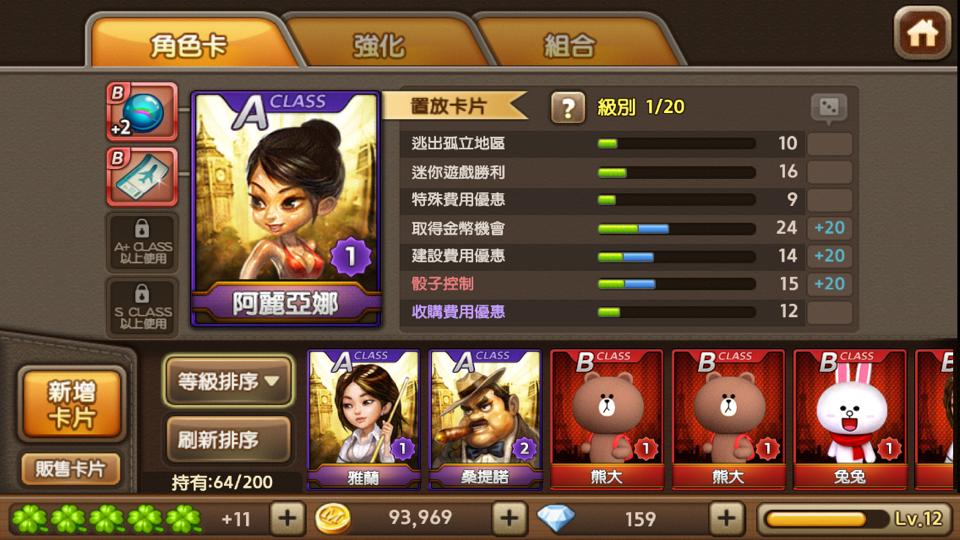Open the 等級排序 sort dropdown
Image resolution: width=960 pixels, height=540 pixels.
tap(228, 381)
